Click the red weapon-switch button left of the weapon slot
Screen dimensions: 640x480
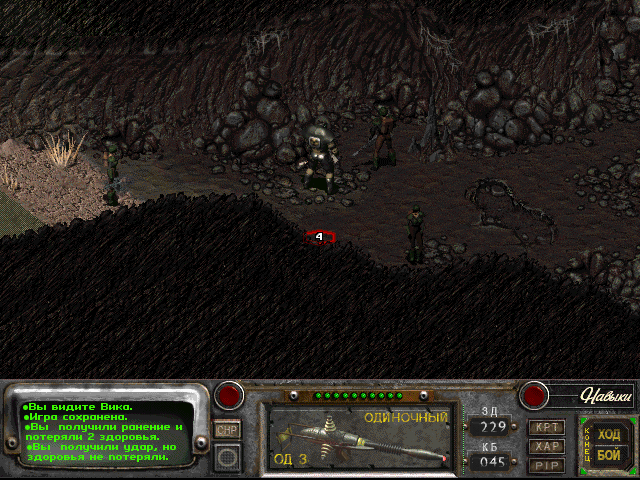point(231,395)
